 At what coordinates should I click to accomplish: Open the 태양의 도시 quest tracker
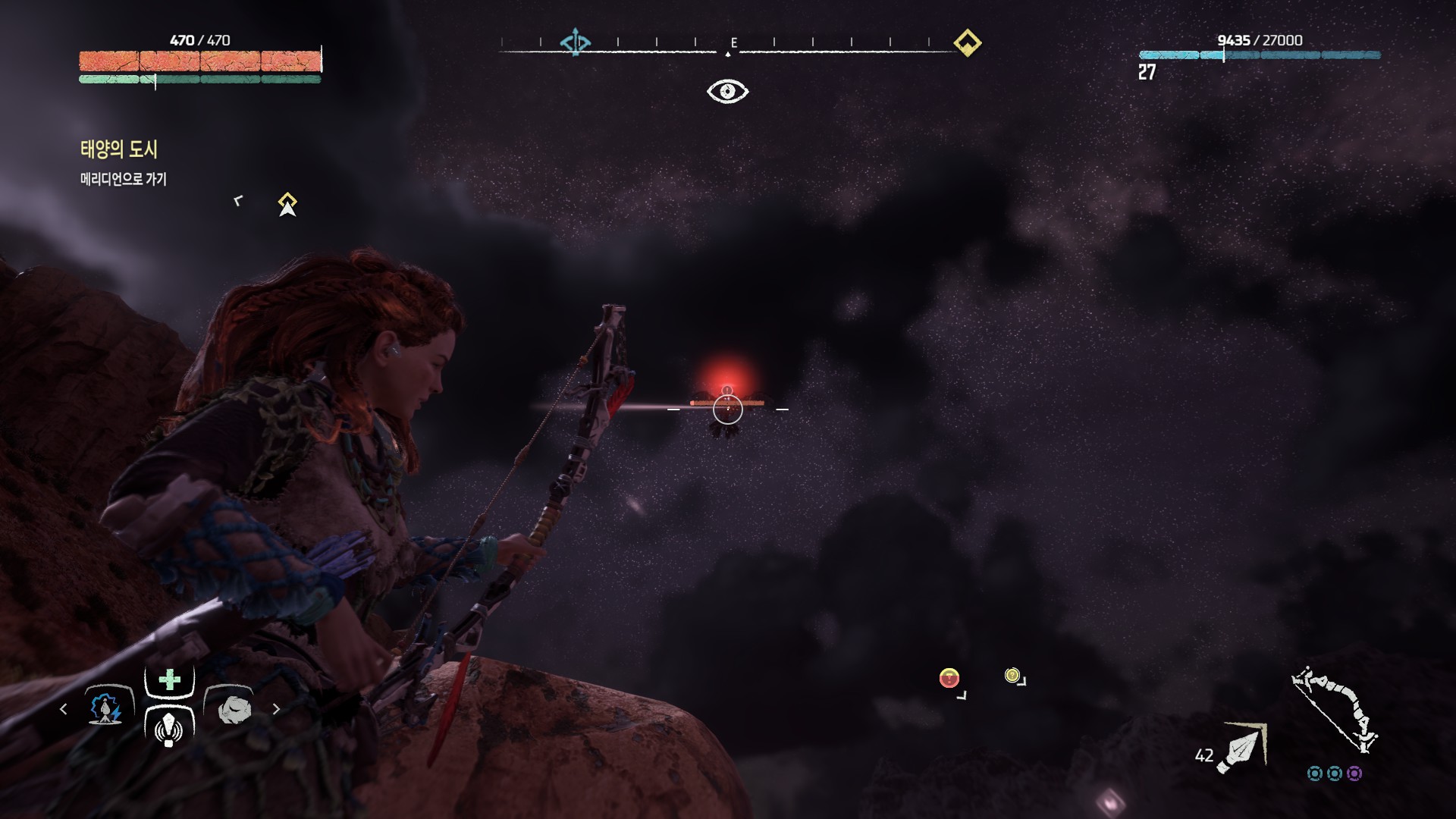(119, 149)
